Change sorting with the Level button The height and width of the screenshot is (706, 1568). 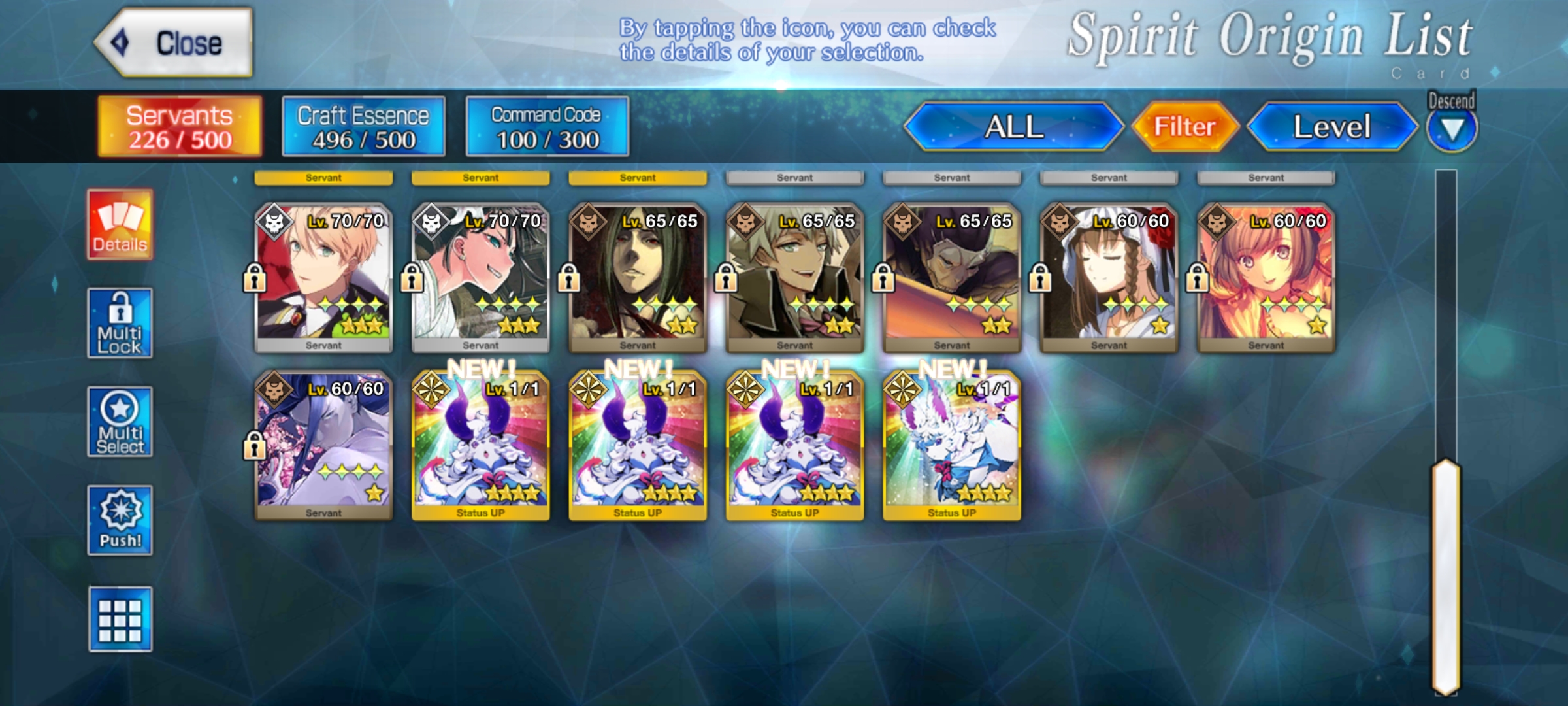coord(1332,127)
